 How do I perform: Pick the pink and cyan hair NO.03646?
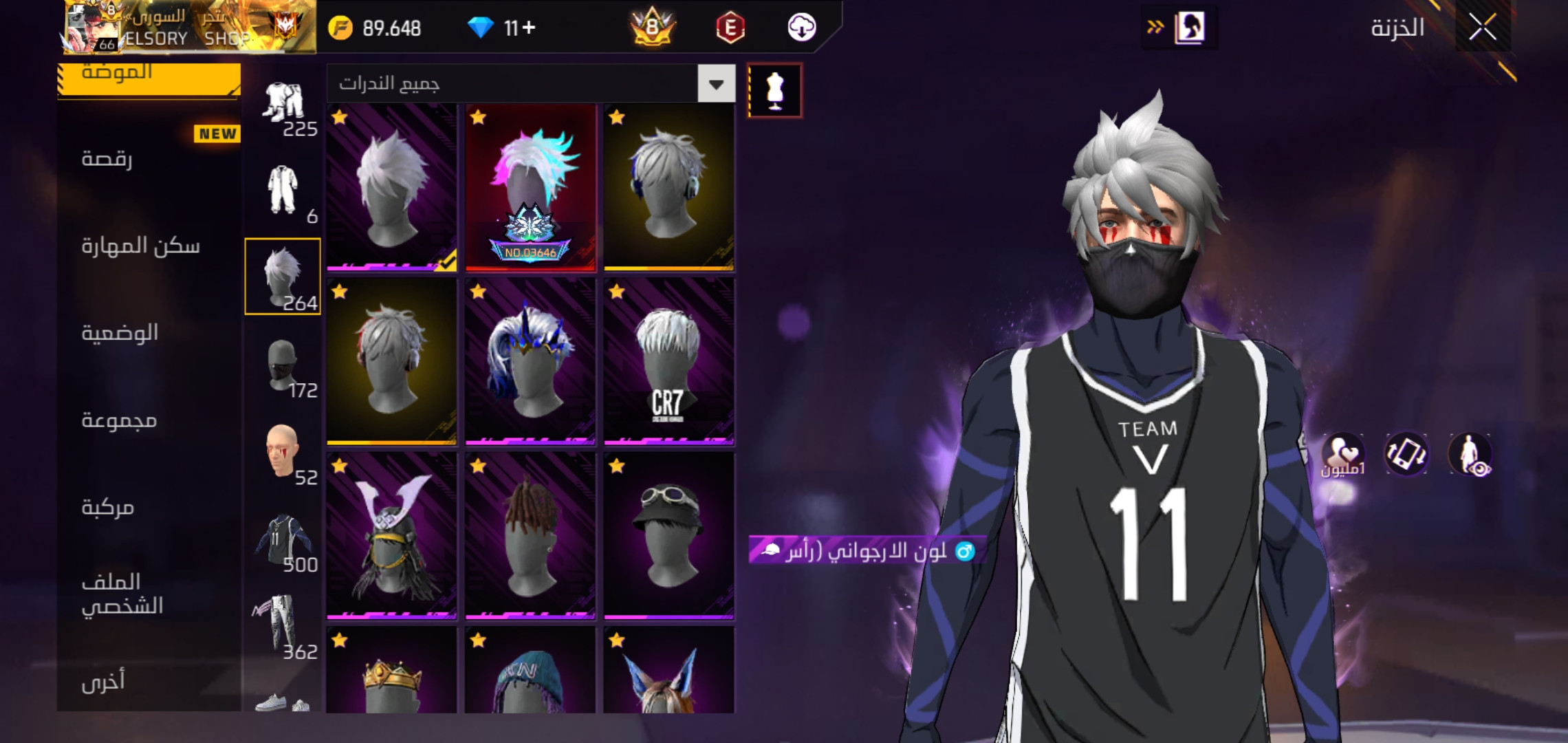530,188
